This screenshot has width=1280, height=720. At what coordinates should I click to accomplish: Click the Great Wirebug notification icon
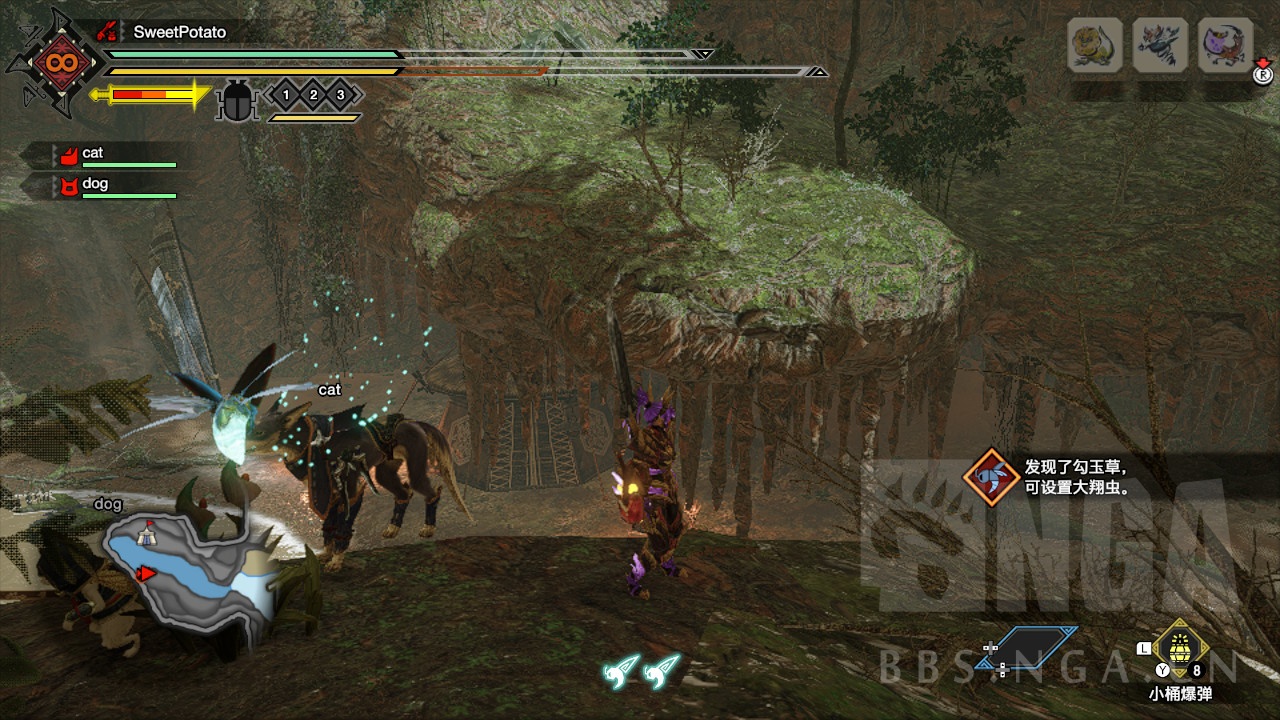(x=990, y=477)
